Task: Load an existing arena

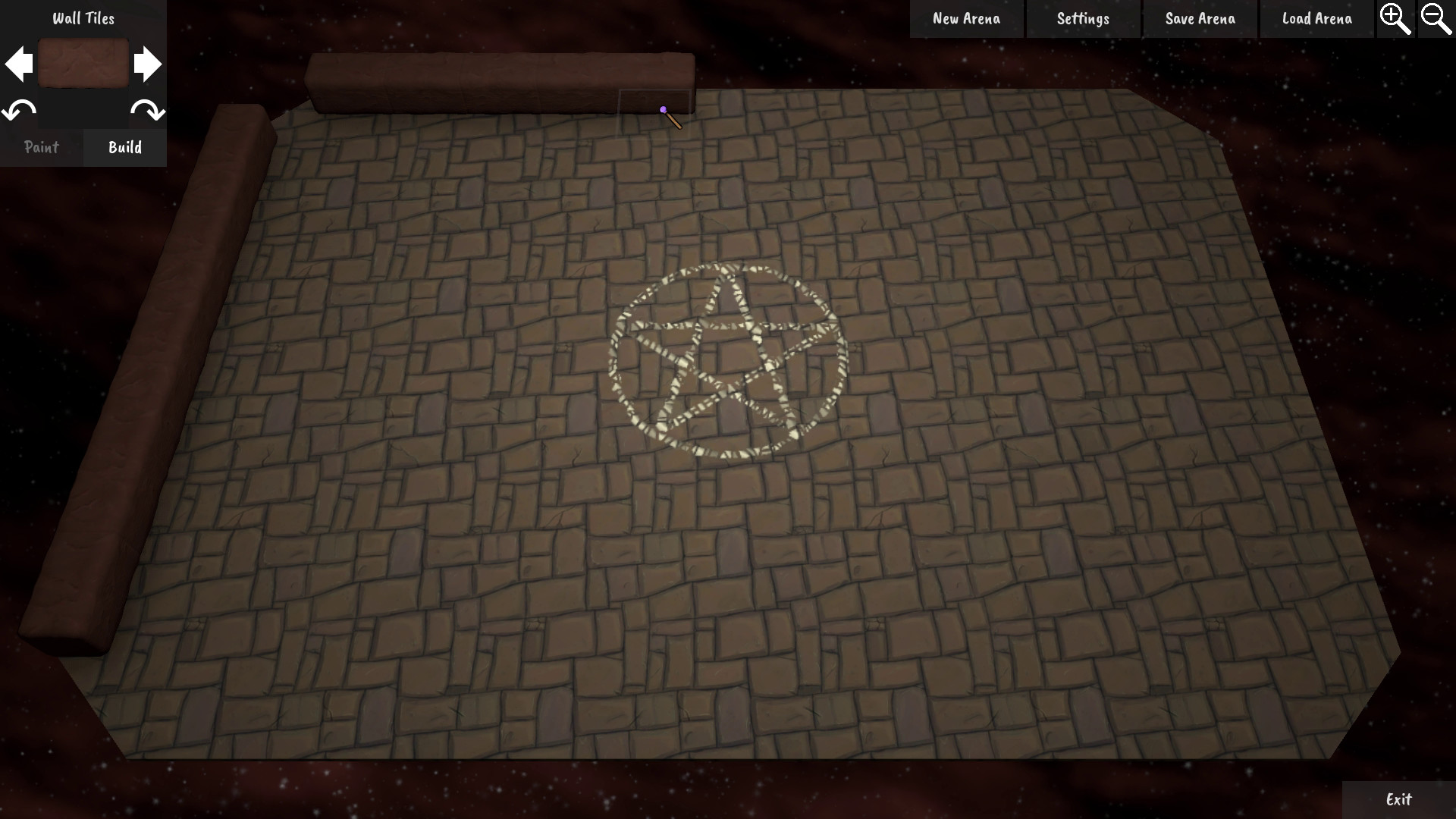Action: (x=1316, y=18)
